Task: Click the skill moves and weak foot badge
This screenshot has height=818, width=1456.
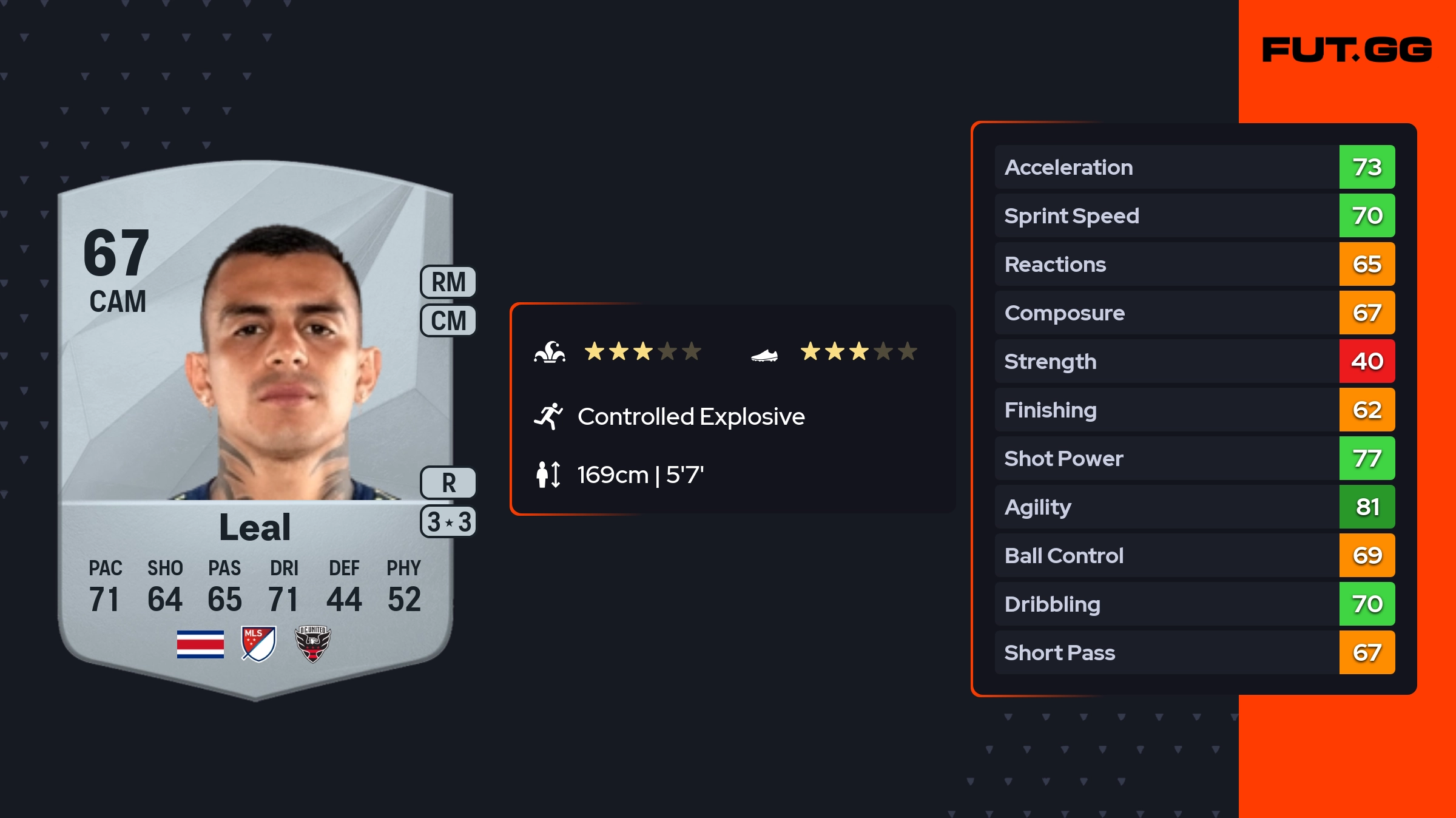Action: click(x=448, y=522)
